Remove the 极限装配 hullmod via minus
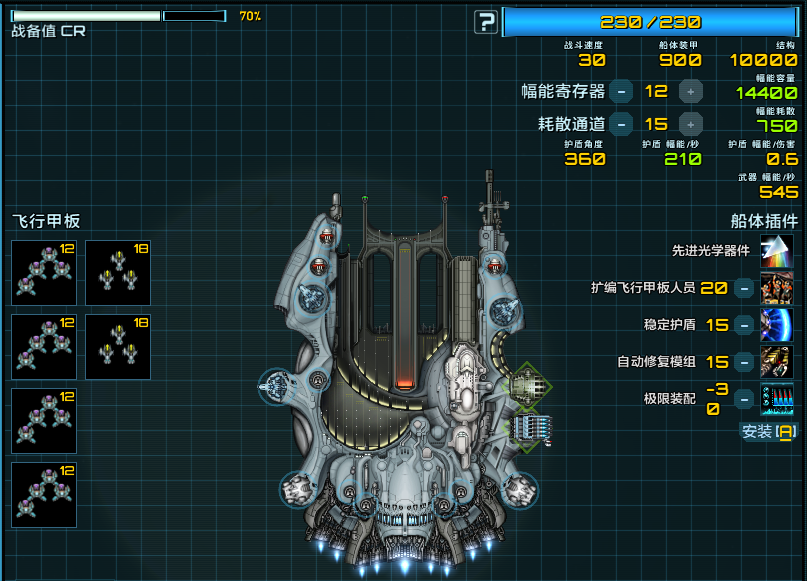The height and width of the screenshot is (581, 807). [x=744, y=399]
